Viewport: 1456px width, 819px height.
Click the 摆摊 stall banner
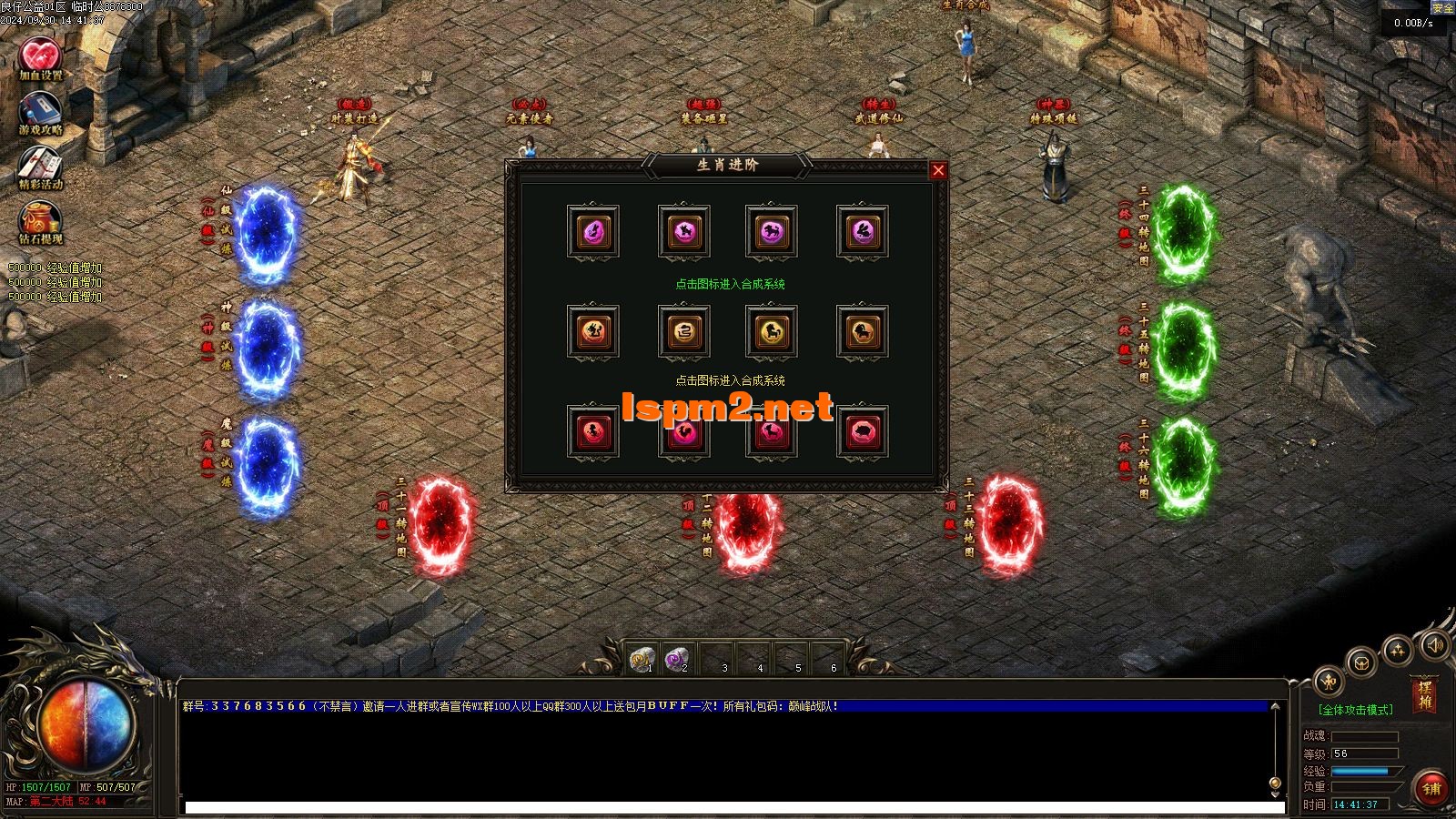coord(1424,696)
